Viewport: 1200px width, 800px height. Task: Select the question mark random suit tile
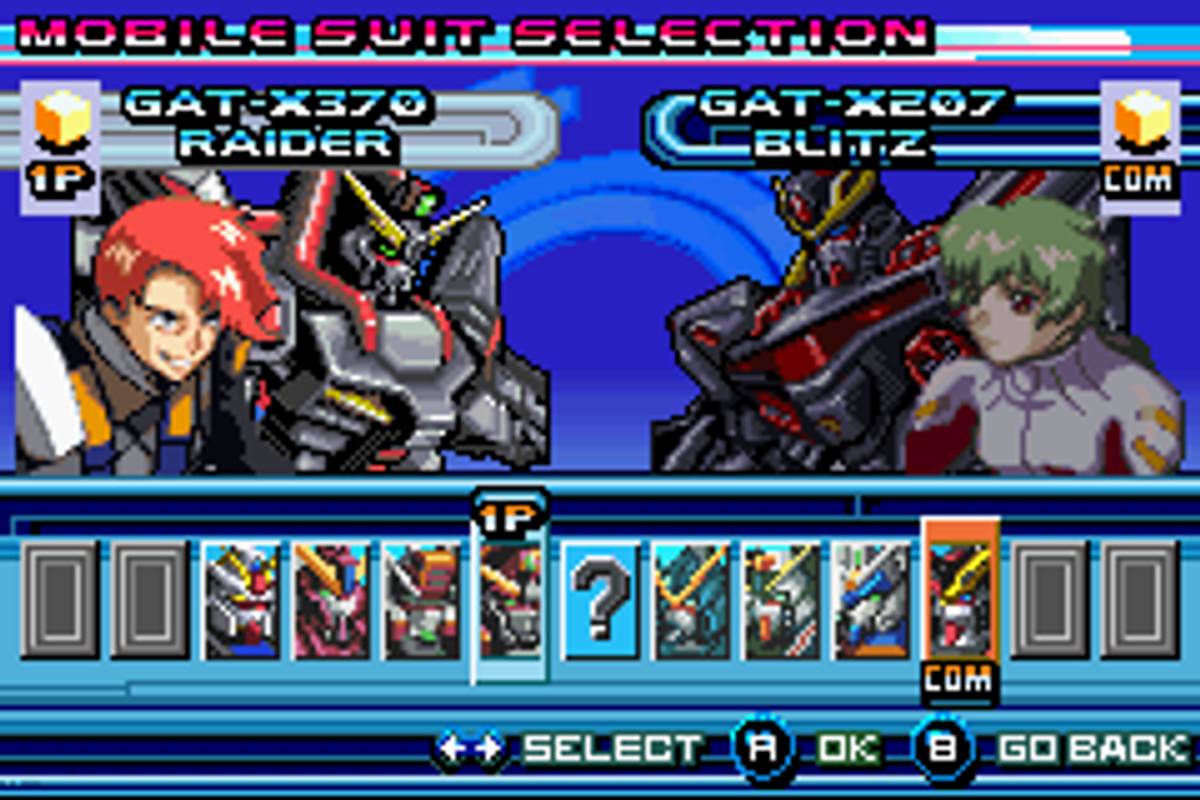(x=600, y=600)
